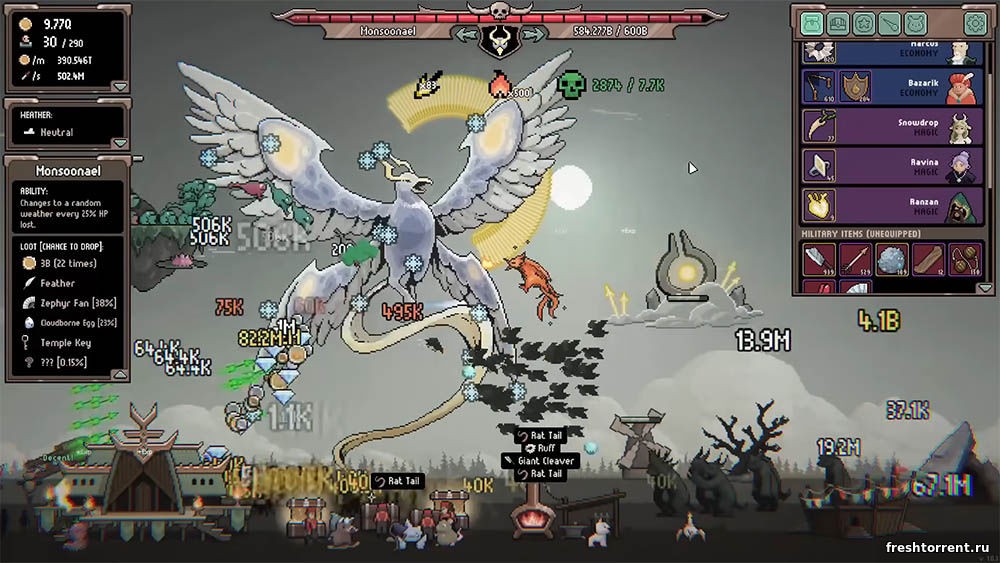Select the creature face tab
Screen dimensions: 1000x563
917,23
